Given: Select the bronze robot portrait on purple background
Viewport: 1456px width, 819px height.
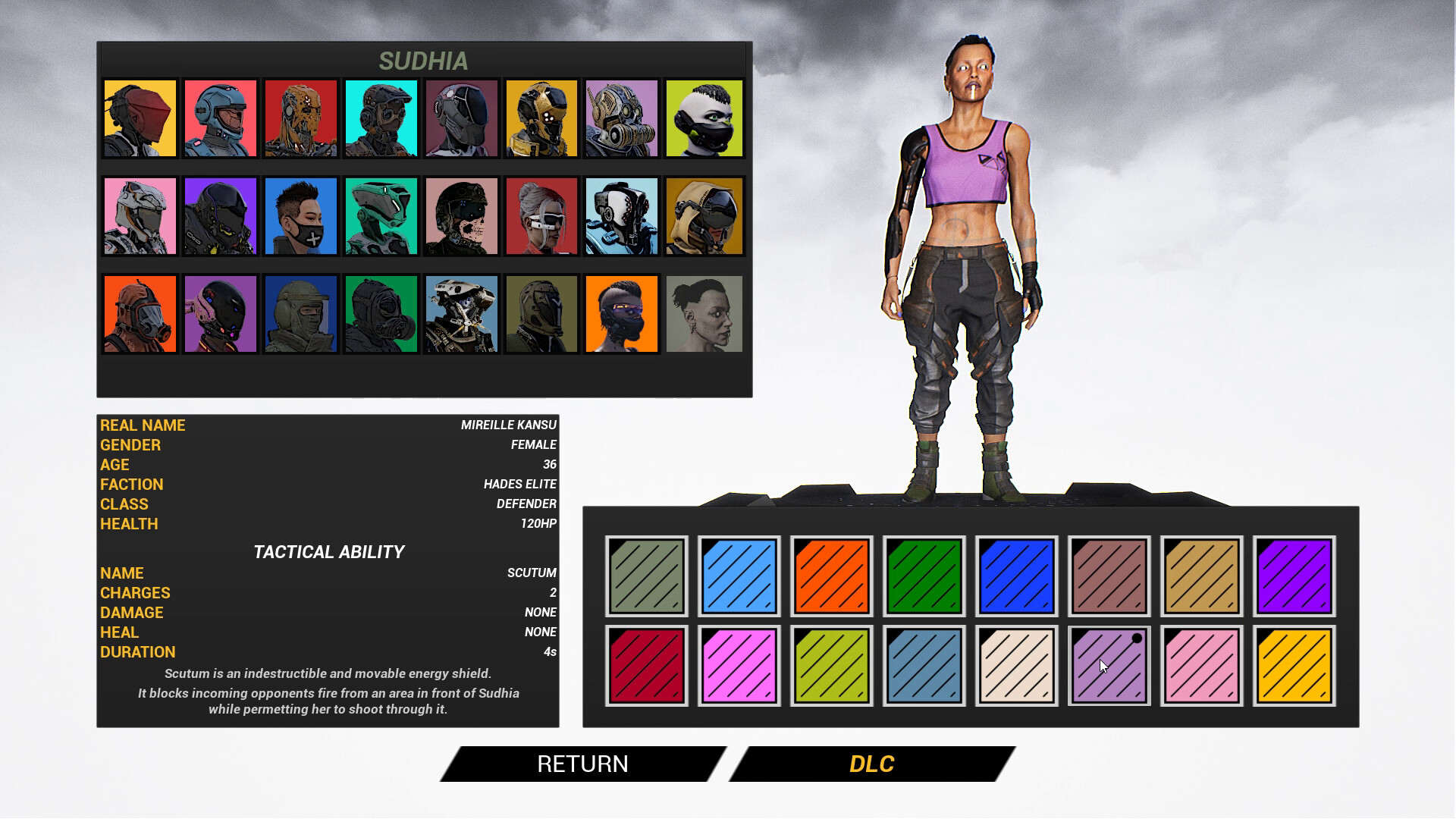Looking at the screenshot, I should point(623,118).
